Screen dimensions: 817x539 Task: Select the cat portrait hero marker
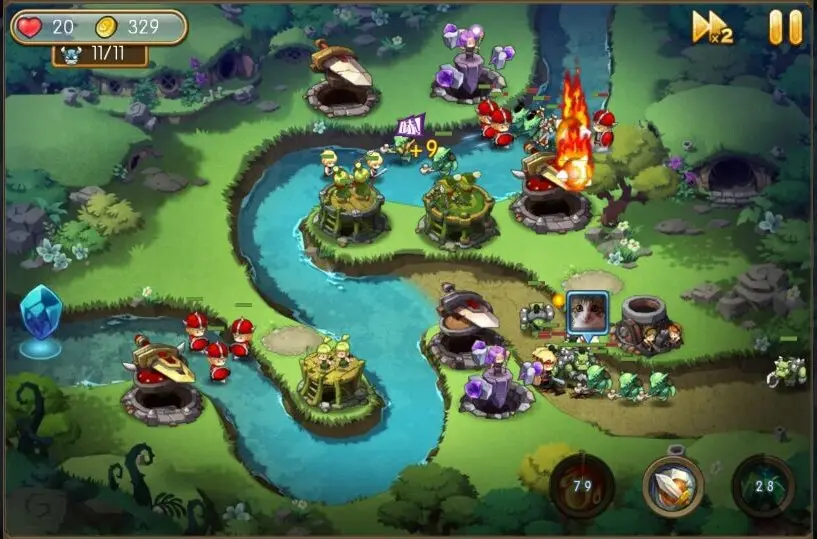[587, 315]
